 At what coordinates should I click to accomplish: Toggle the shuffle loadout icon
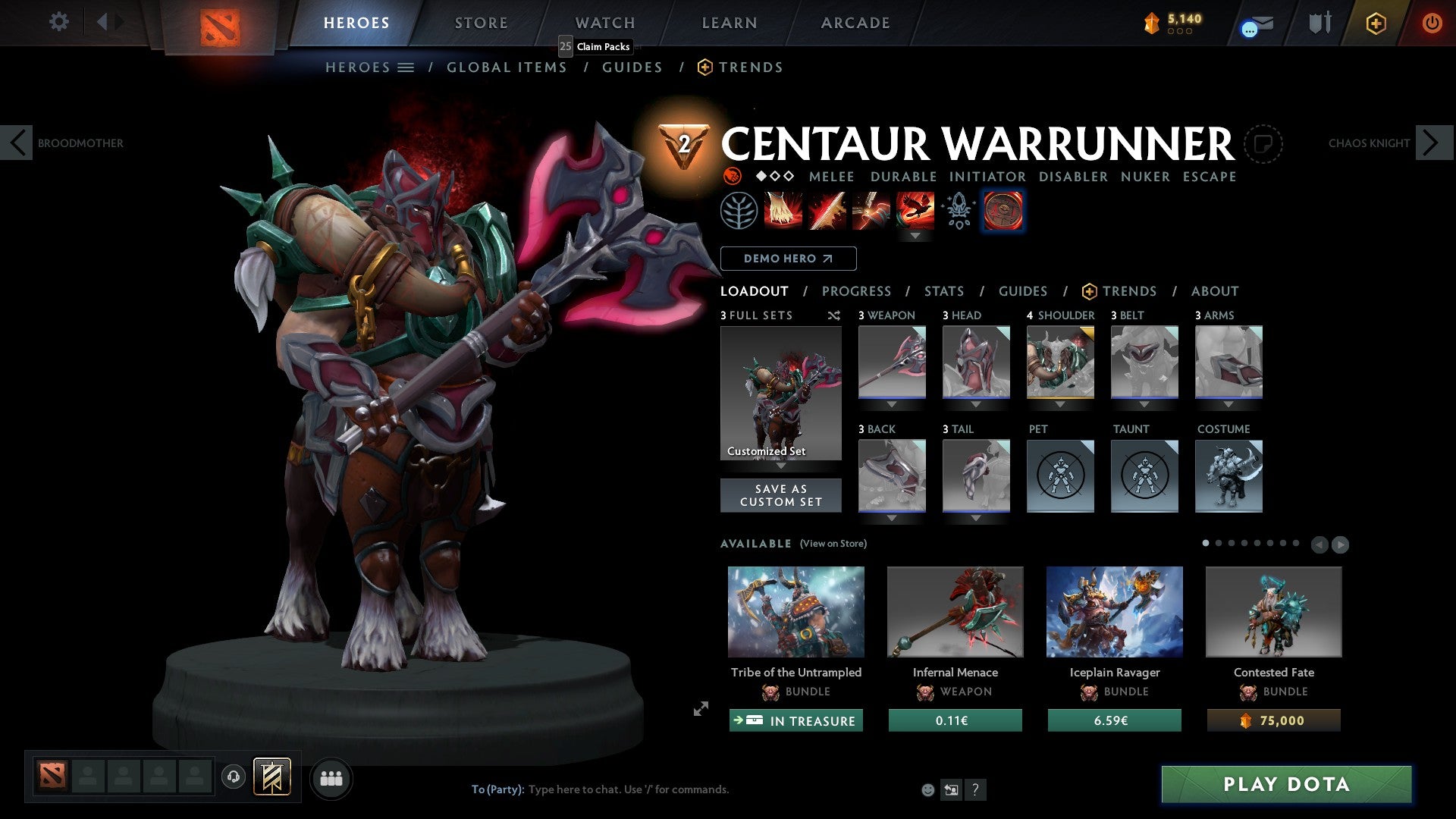coord(833,315)
